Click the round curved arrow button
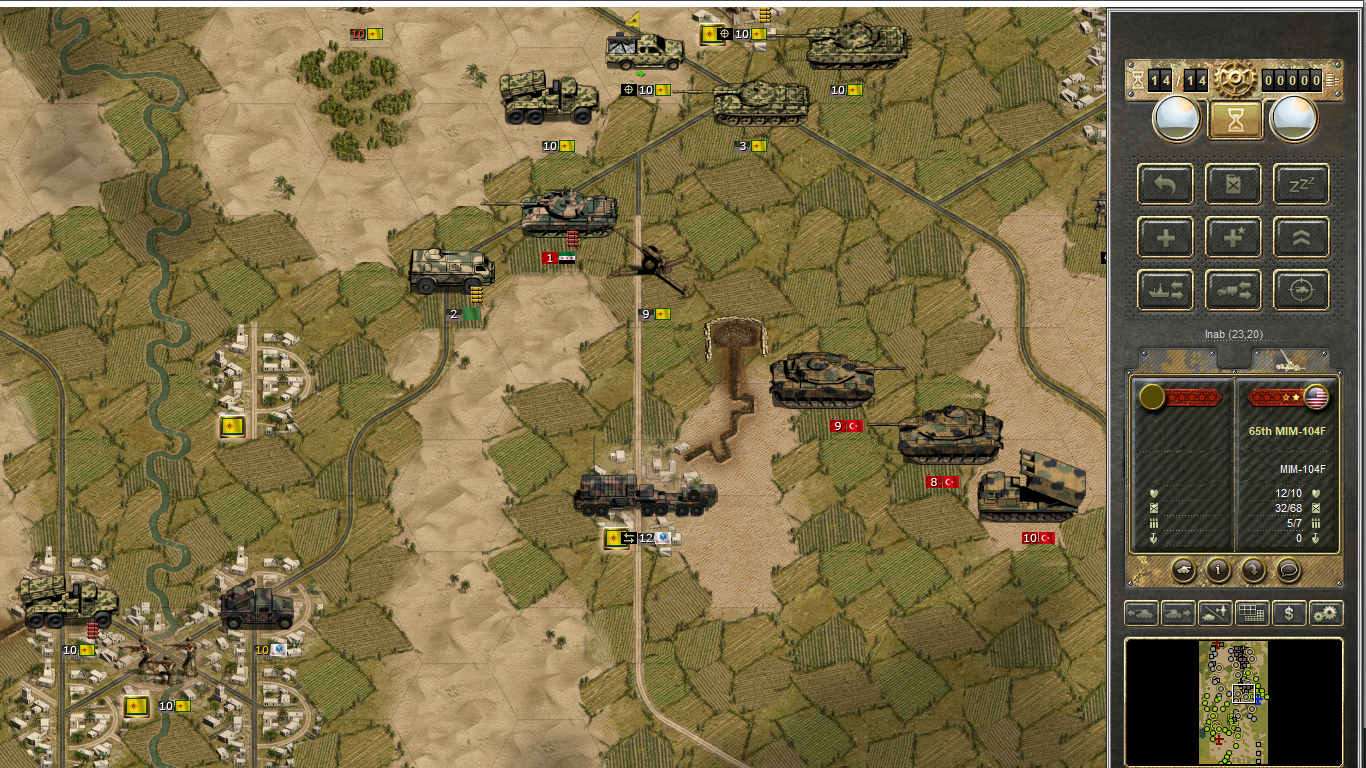Screen dimensions: 1366x768 (1253, 569)
